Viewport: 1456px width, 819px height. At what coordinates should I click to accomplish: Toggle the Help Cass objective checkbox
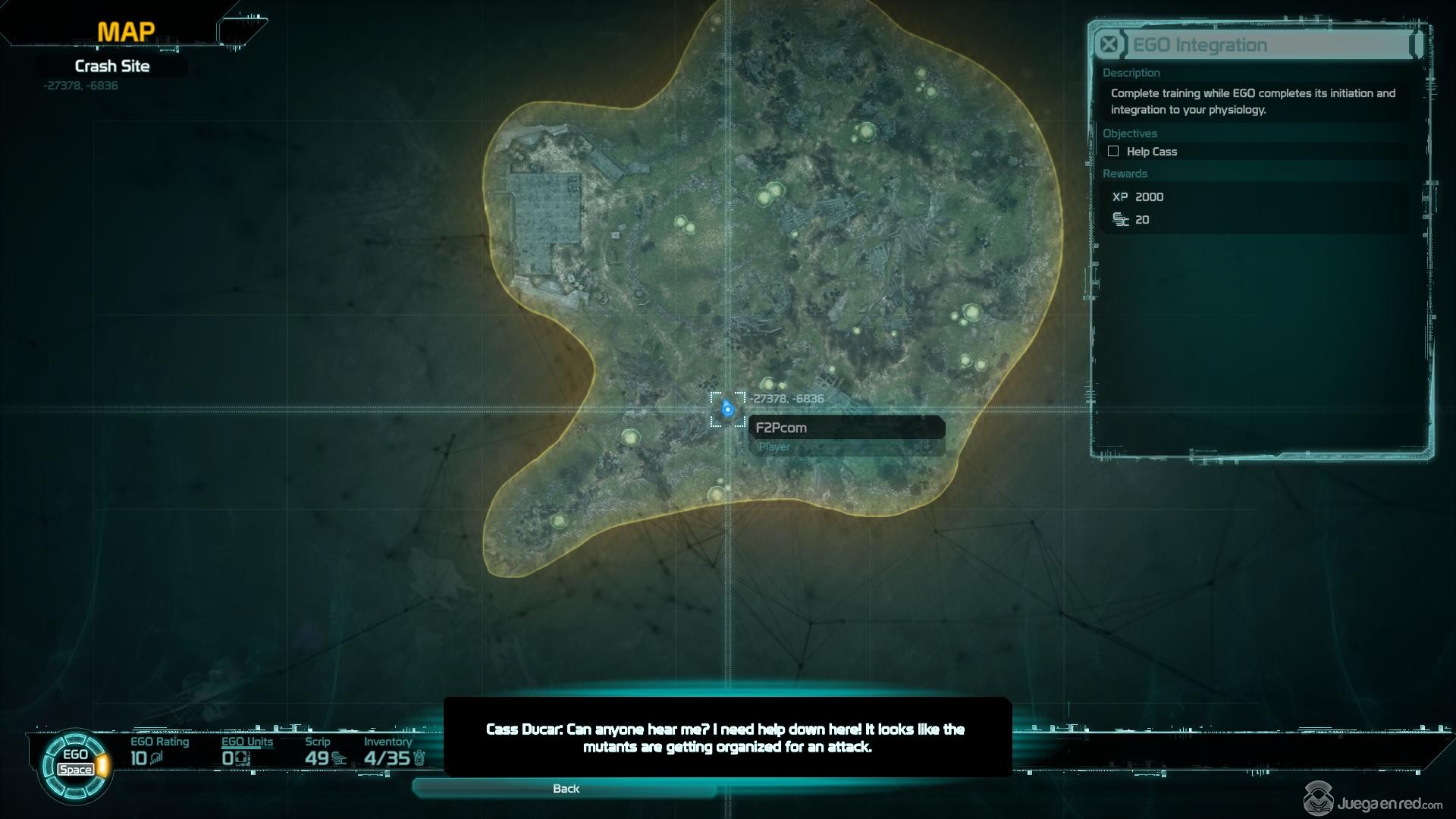tap(1113, 152)
